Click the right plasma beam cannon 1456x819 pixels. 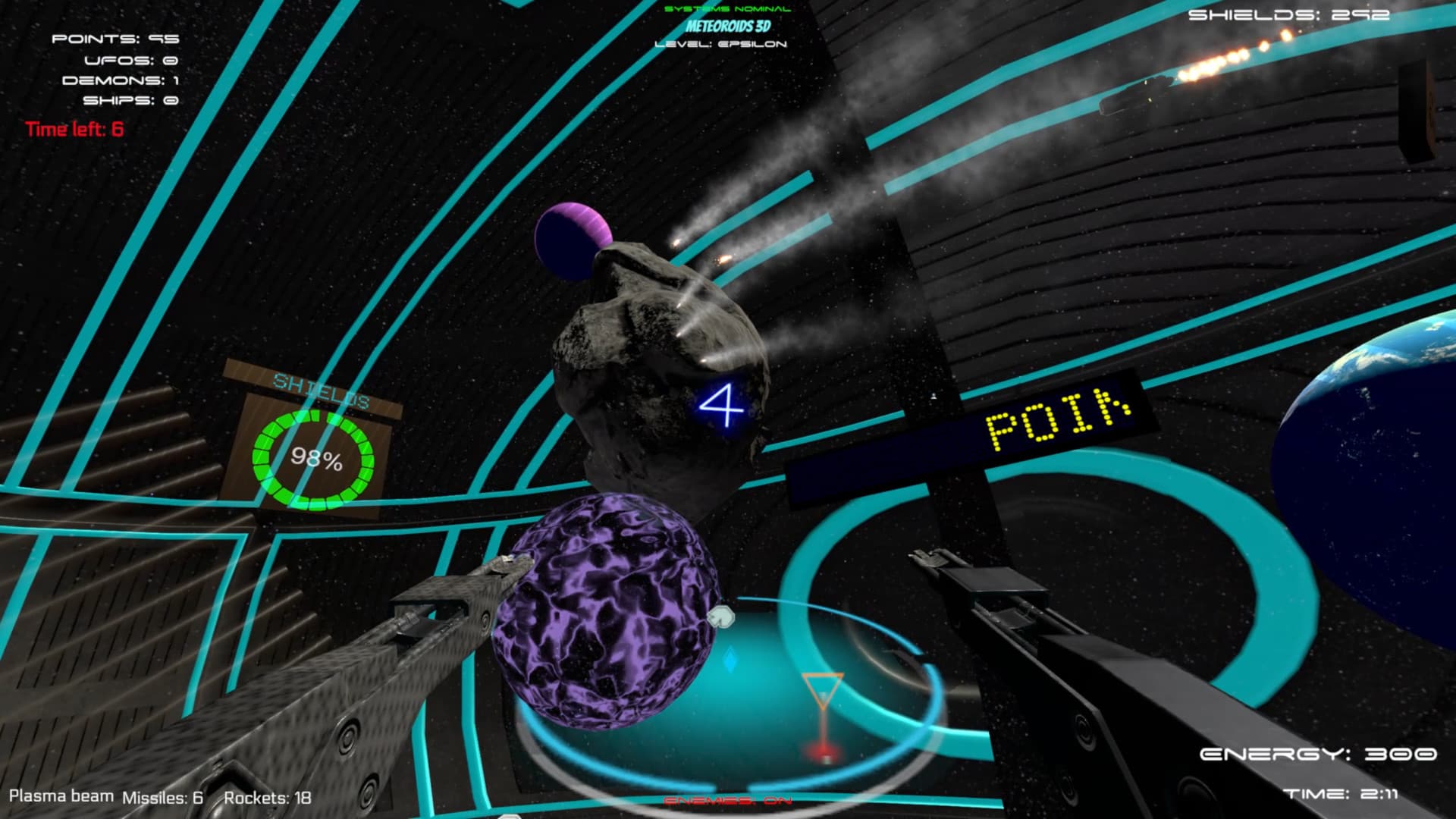point(1062,667)
